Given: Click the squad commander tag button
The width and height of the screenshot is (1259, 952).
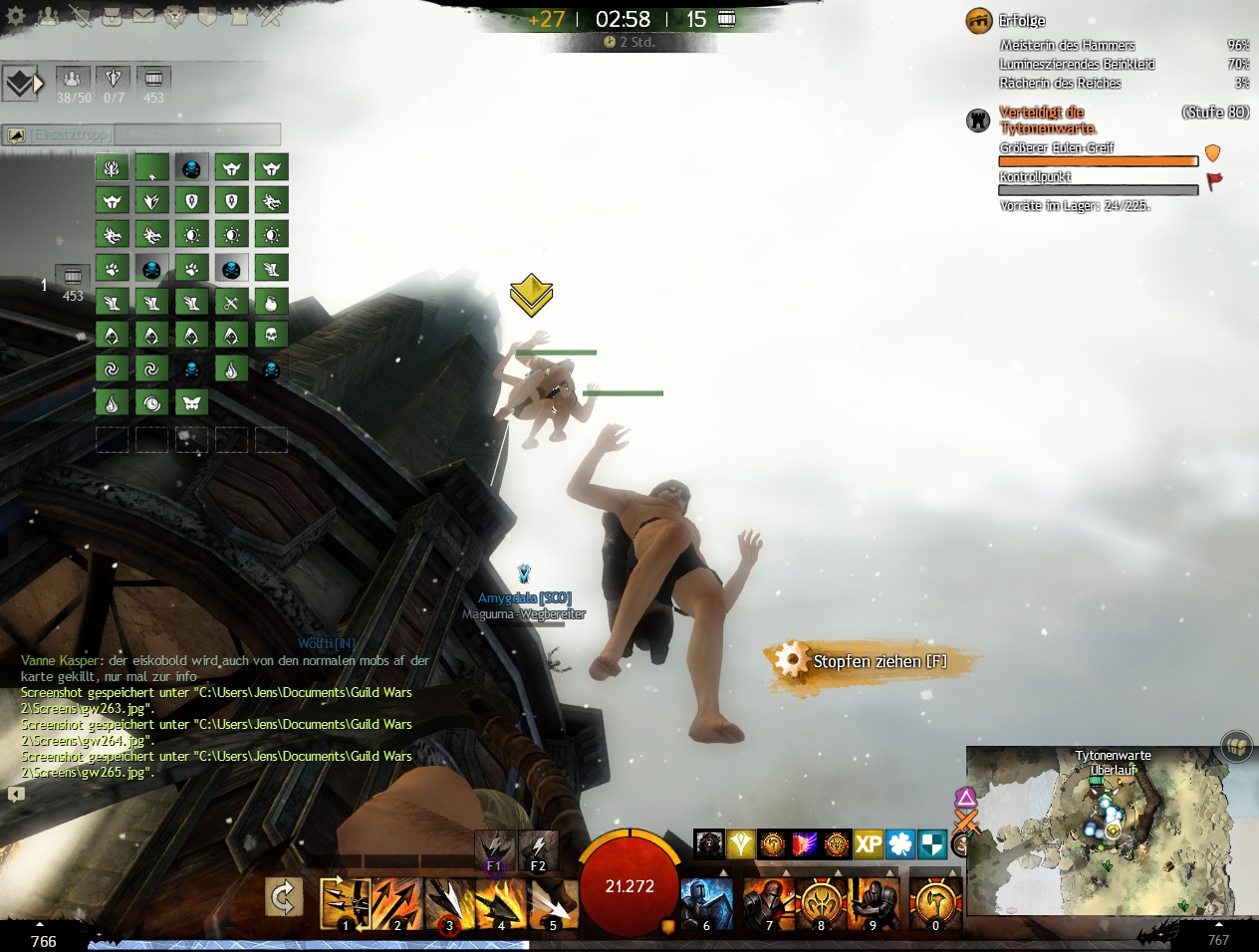Looking at the screenshot, I should coord(22,84).
